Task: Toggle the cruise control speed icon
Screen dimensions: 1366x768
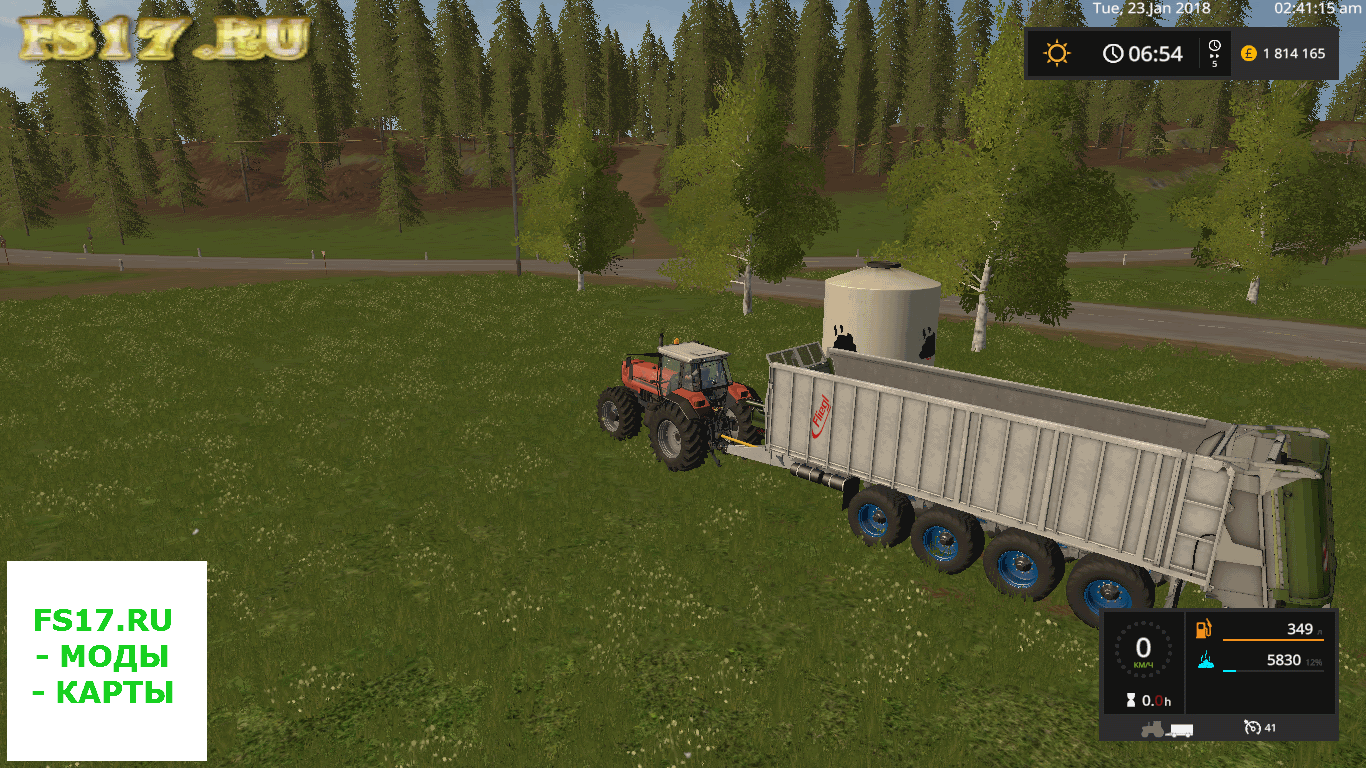Action: (x=1253, y=727)
